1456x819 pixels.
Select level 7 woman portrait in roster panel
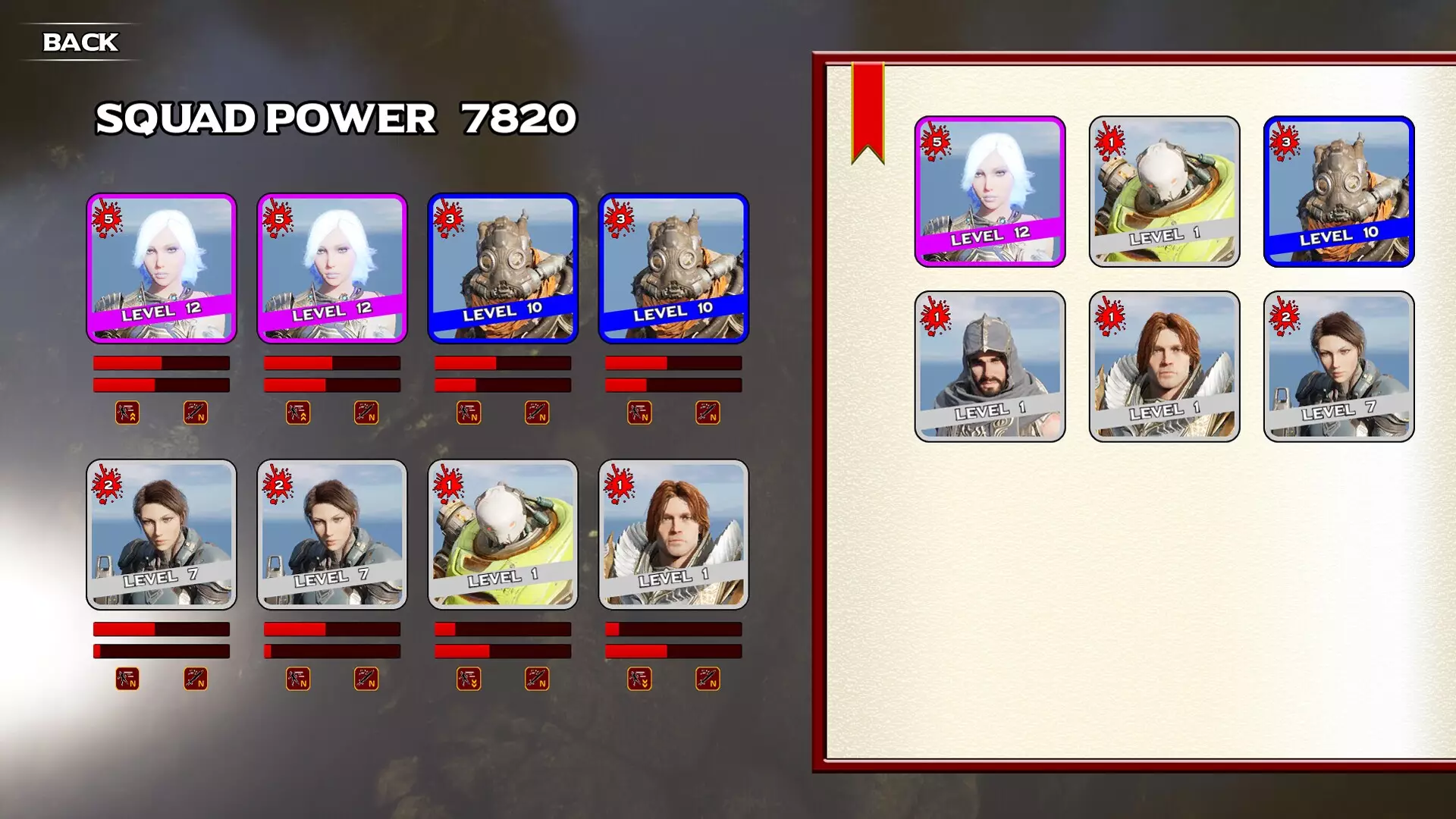point(1338,366)
